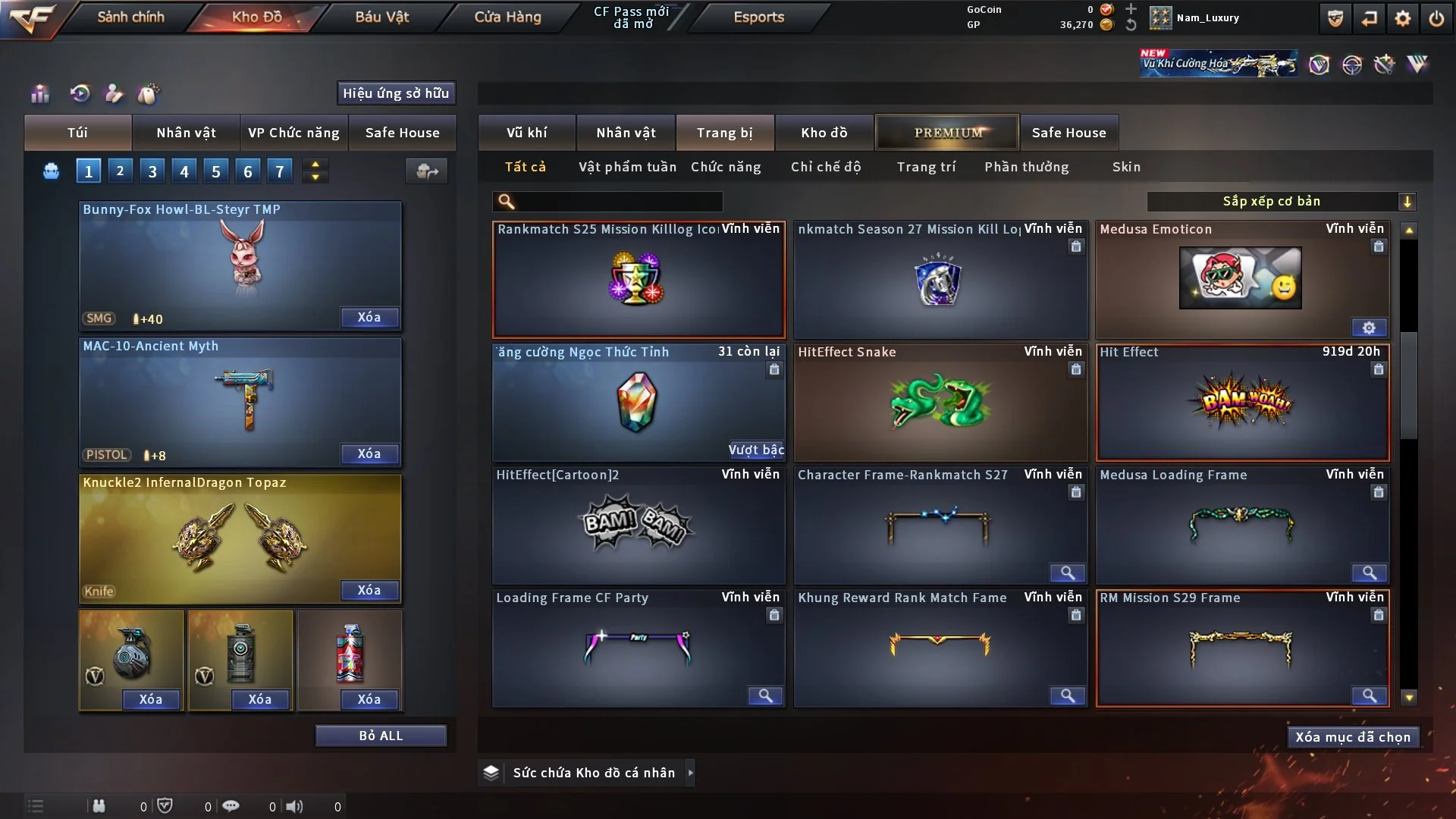The width and height of the screenshot is (1456, 819).
Task: Click the power exit button
Action: click(1436, 18)
